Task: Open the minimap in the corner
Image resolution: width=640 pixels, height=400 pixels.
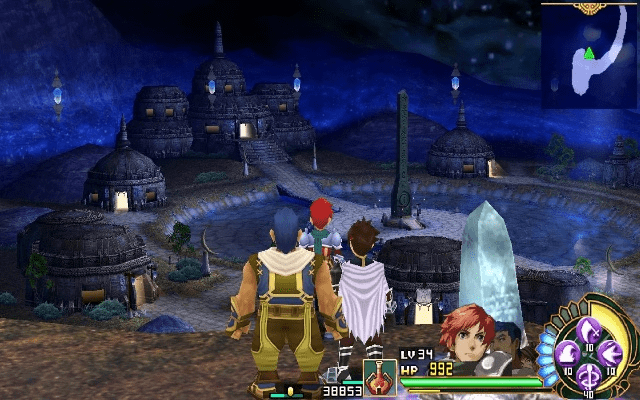Action: (x=591, y=56)
